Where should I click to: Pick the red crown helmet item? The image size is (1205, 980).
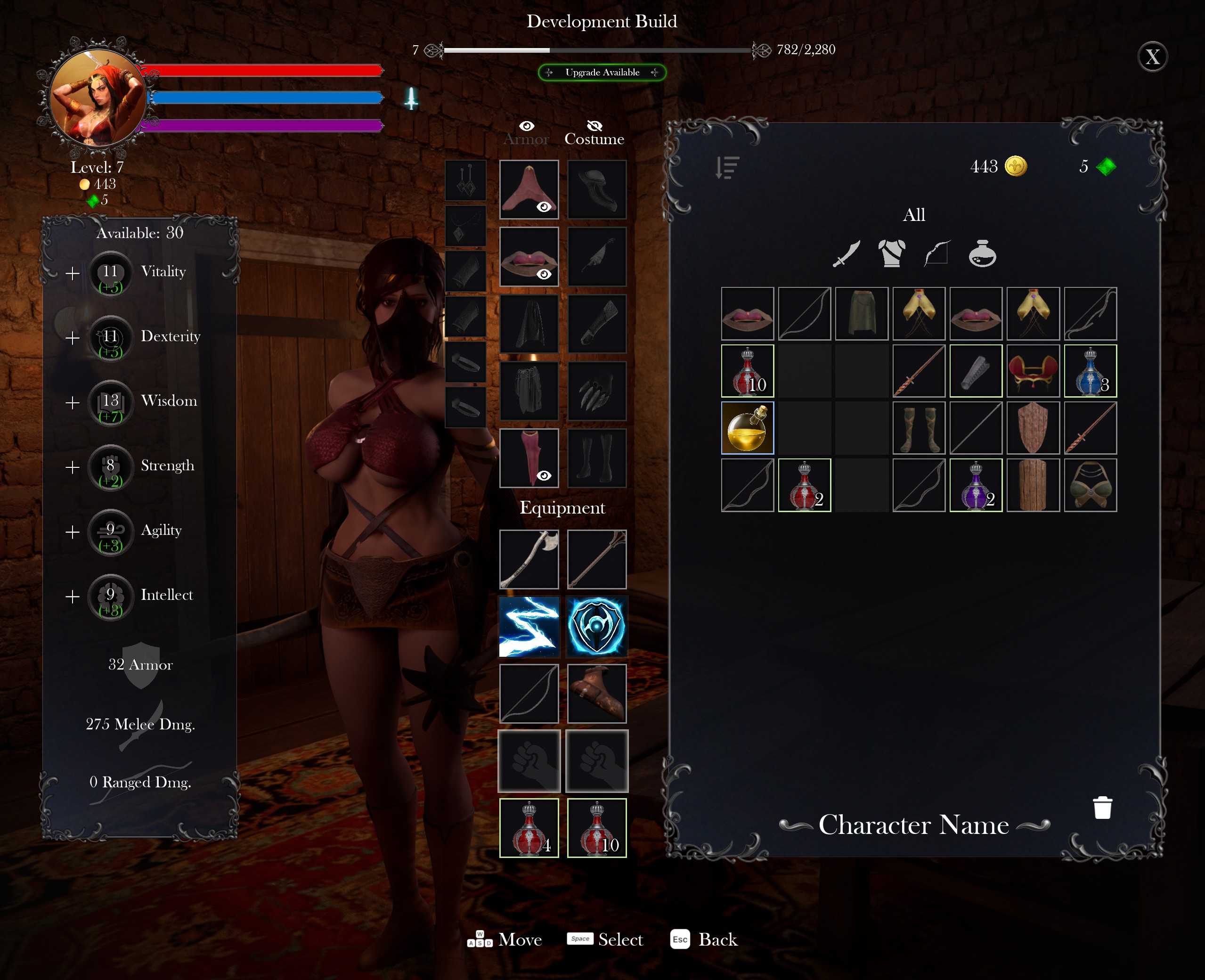click(1033, 371)
